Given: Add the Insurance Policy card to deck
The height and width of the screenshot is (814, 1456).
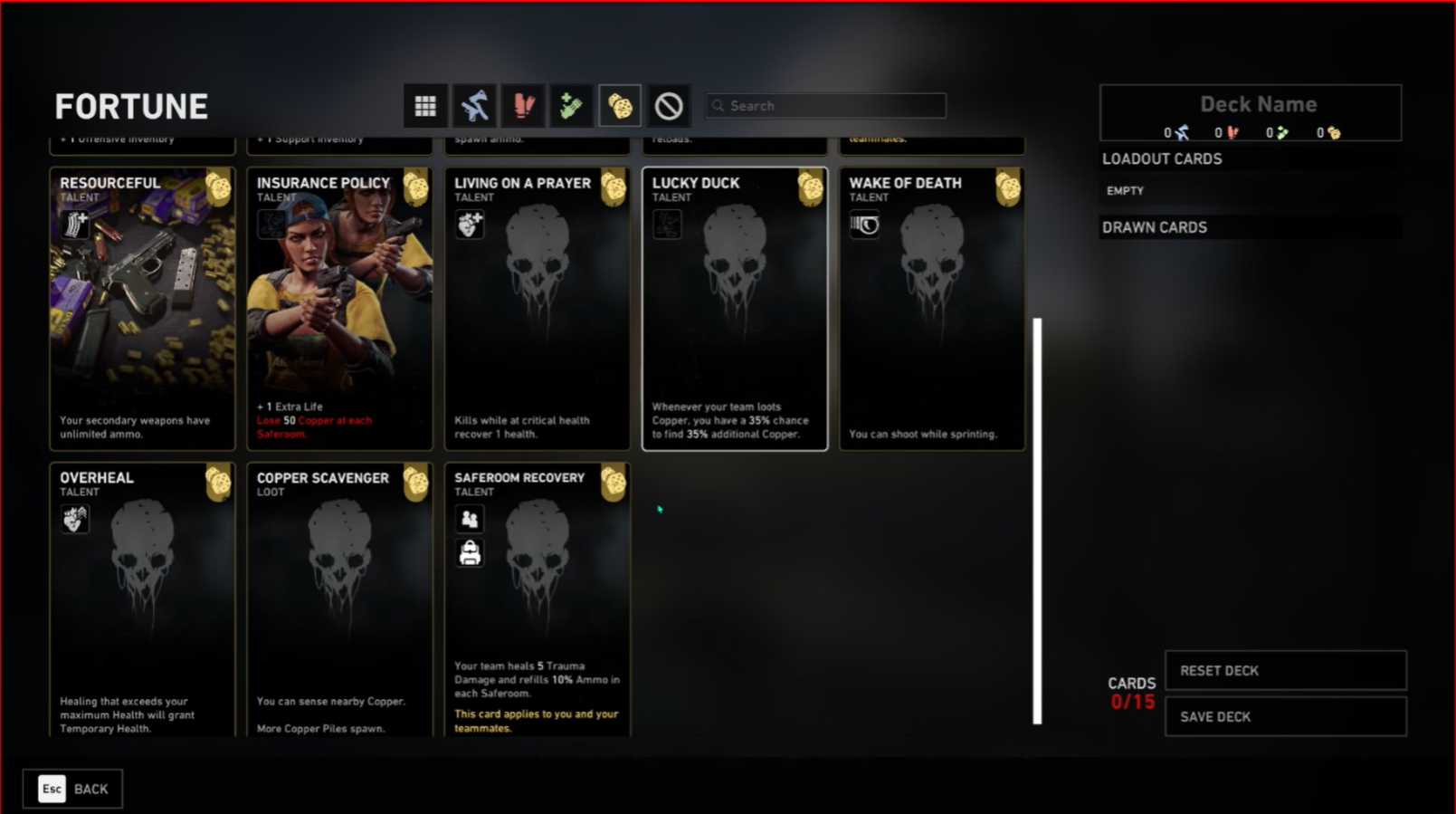Looking at the screenshot, I should coord(339,308).
